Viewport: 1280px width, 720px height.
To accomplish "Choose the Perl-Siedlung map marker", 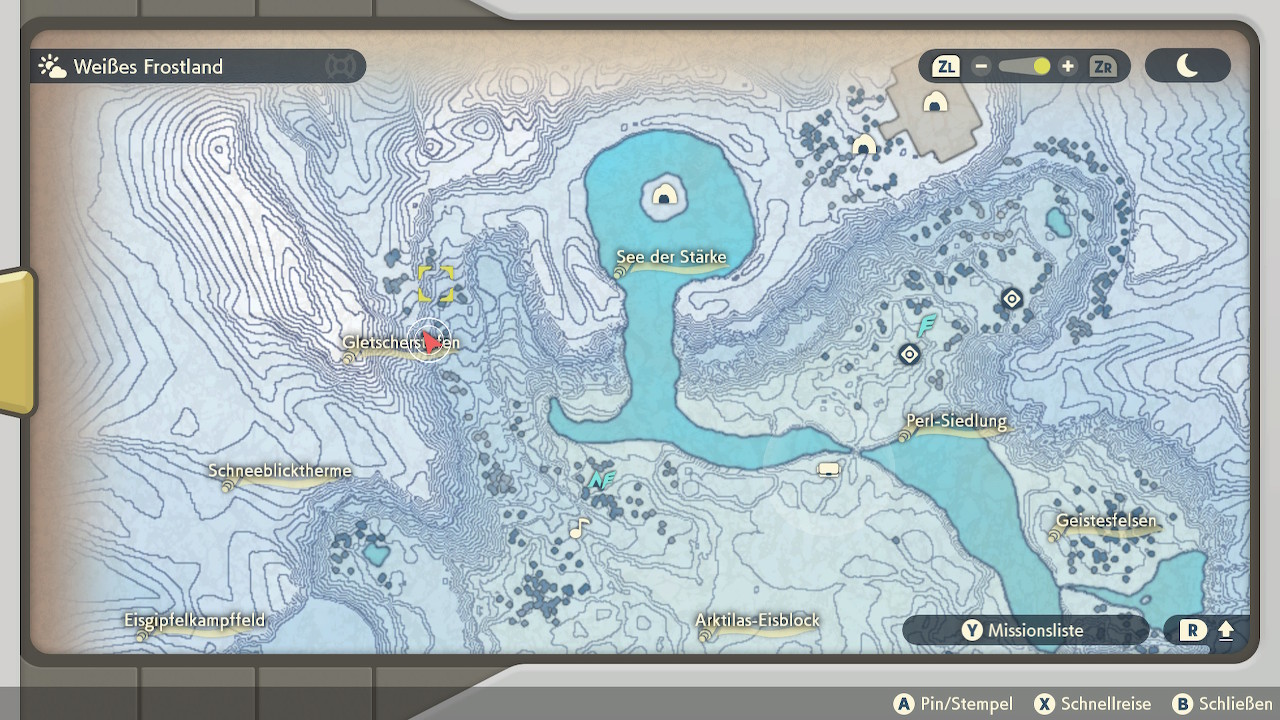I will point(956,422).
